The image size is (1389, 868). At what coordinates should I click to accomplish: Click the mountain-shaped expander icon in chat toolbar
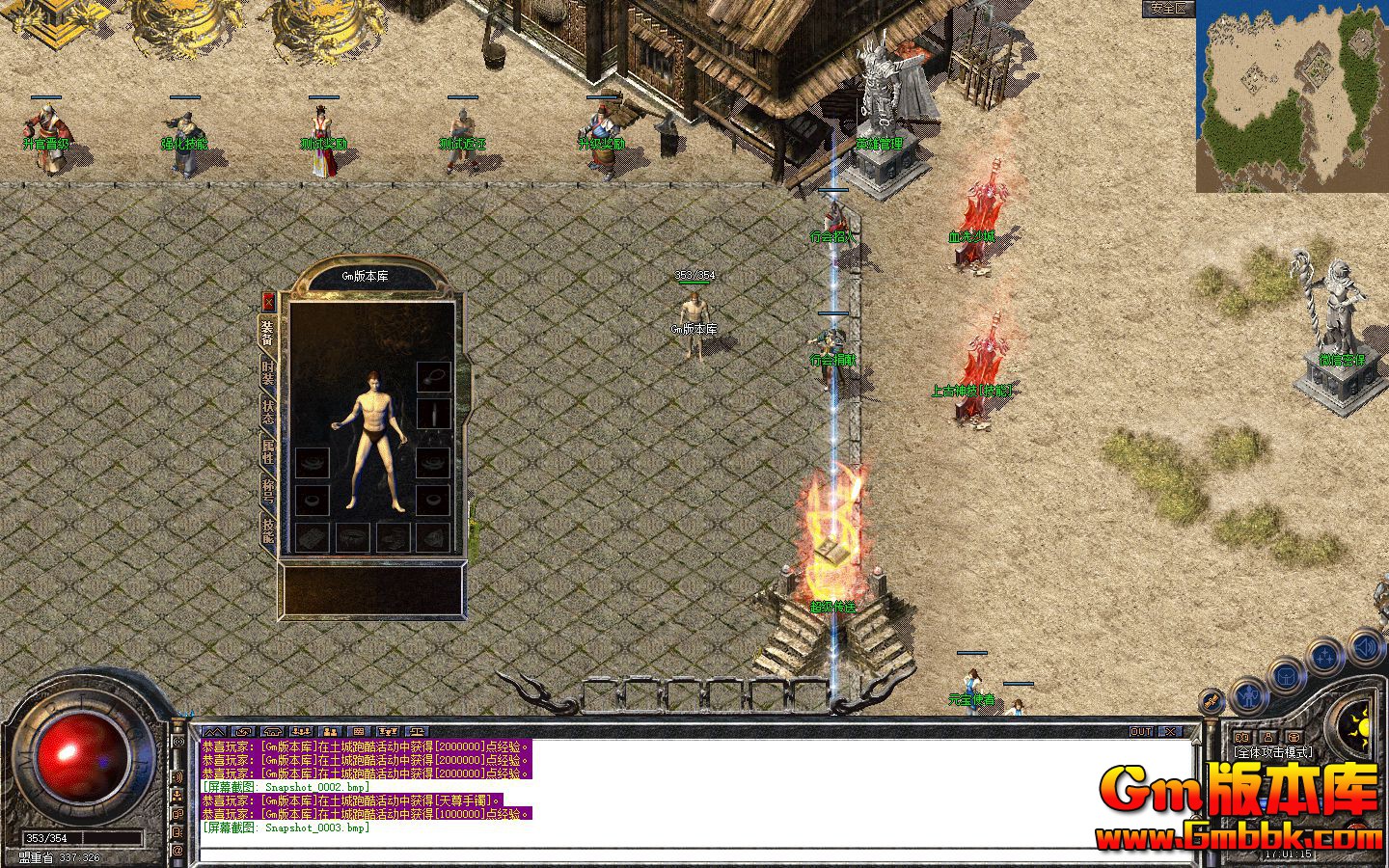(214, 731)
